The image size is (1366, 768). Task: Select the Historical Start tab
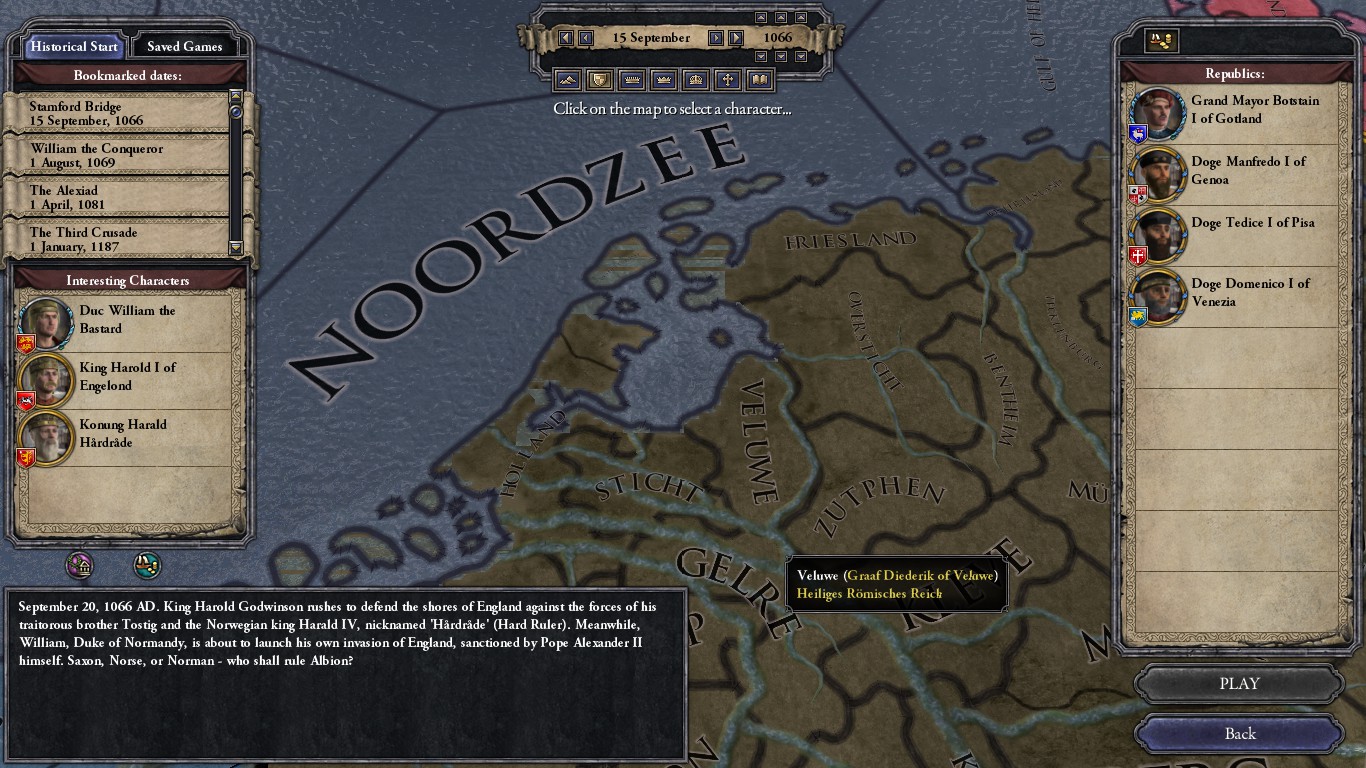(x=72, y=46)
